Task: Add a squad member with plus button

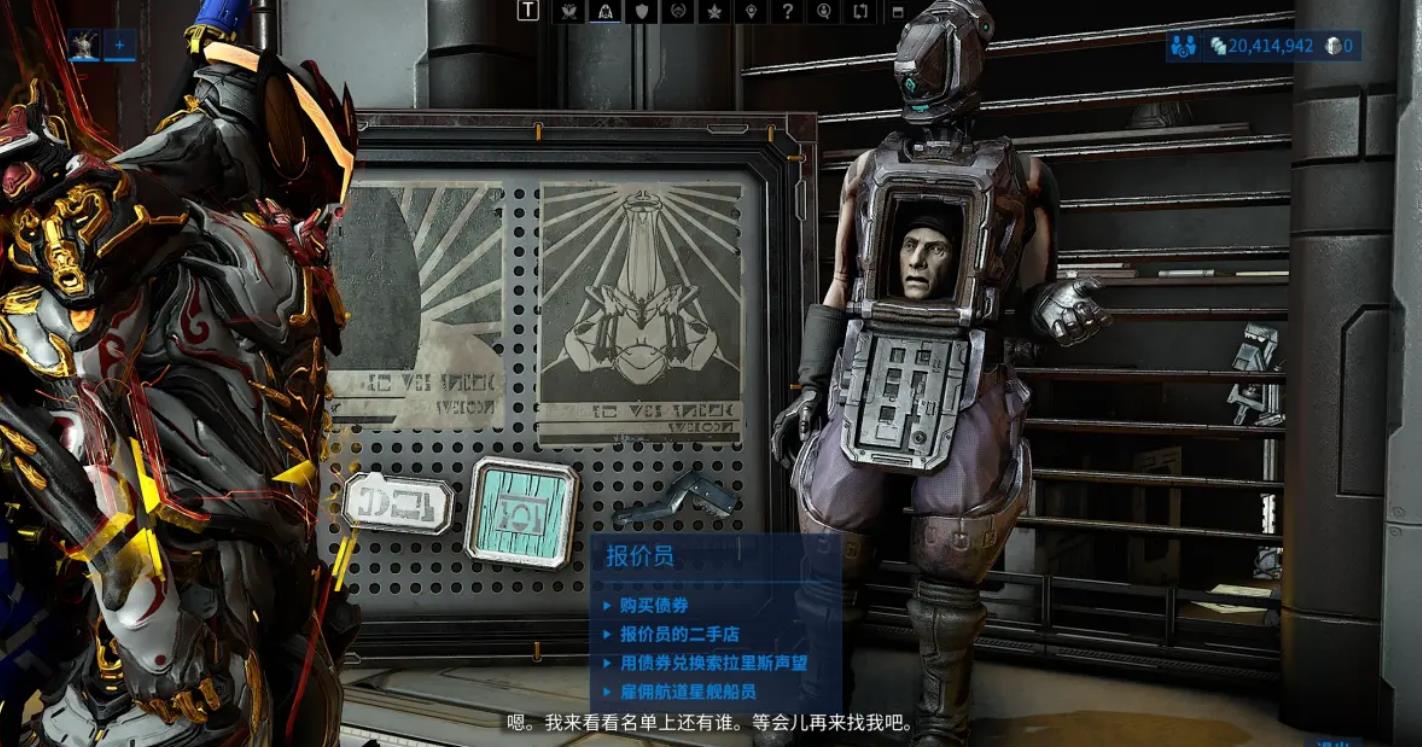Action: coord(120,45)
